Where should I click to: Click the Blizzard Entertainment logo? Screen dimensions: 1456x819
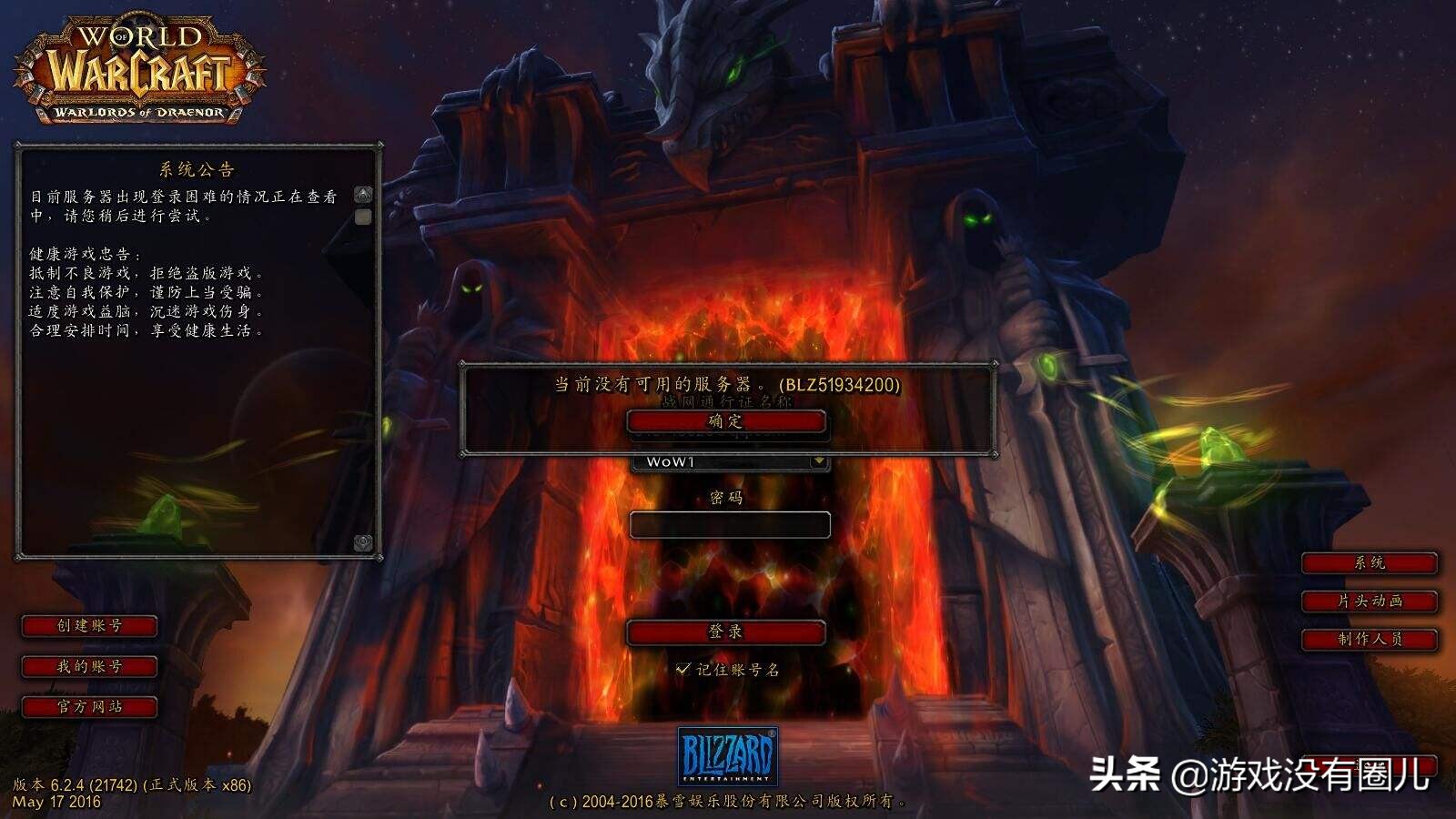click(728, 755)
